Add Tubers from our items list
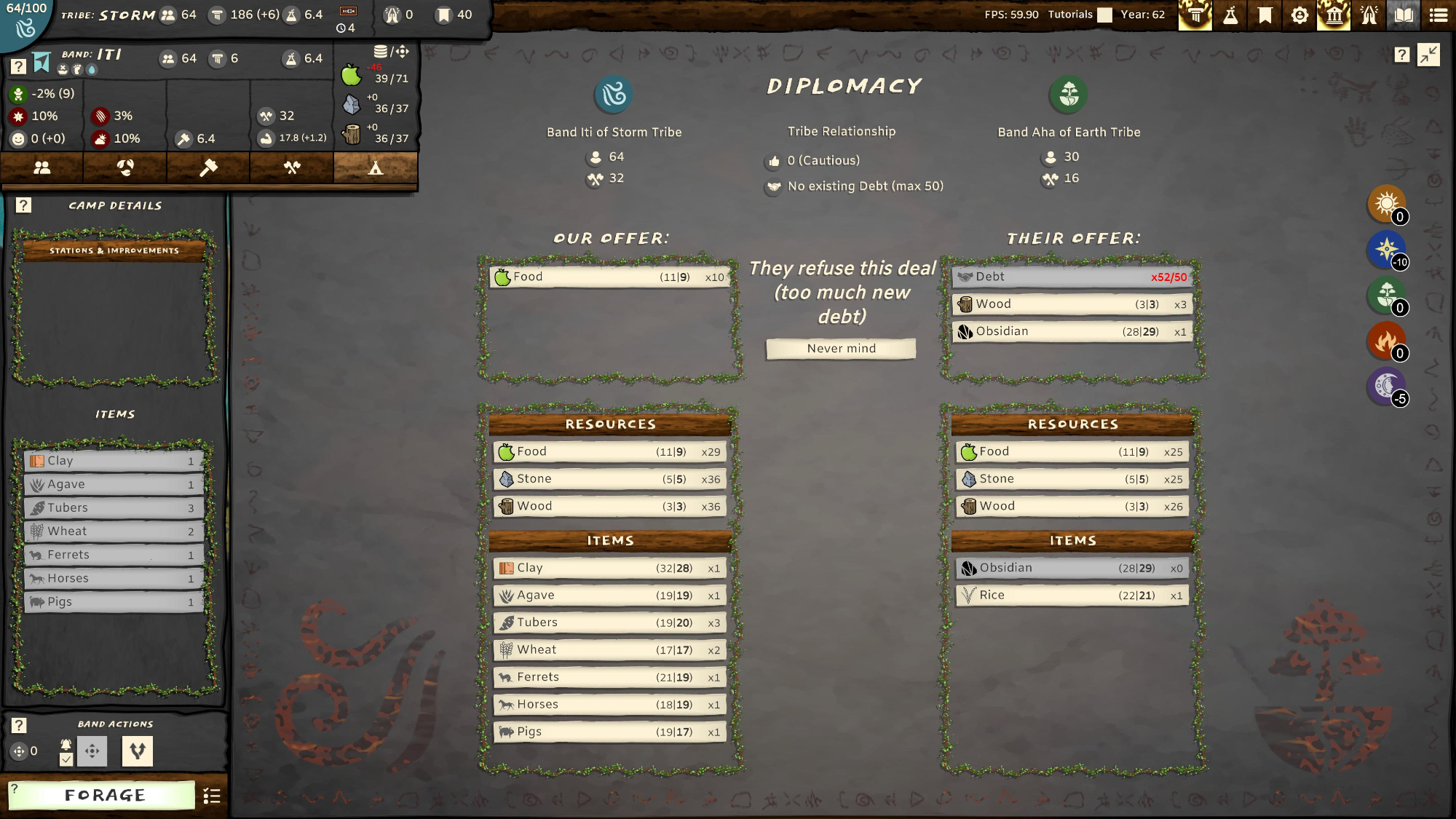The height and width of the screenshot is (819, 1456). tap(610, 623)
